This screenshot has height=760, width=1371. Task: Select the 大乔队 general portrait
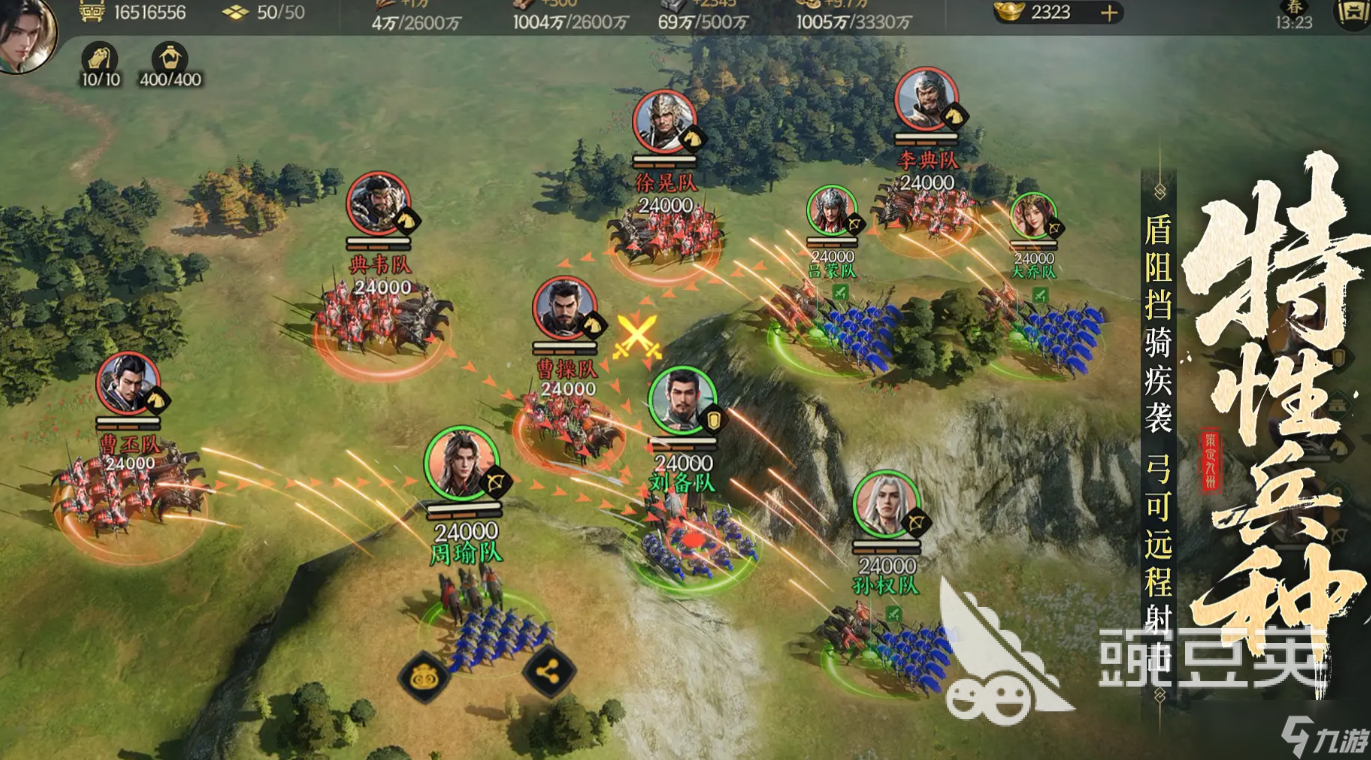(1032, 216)
